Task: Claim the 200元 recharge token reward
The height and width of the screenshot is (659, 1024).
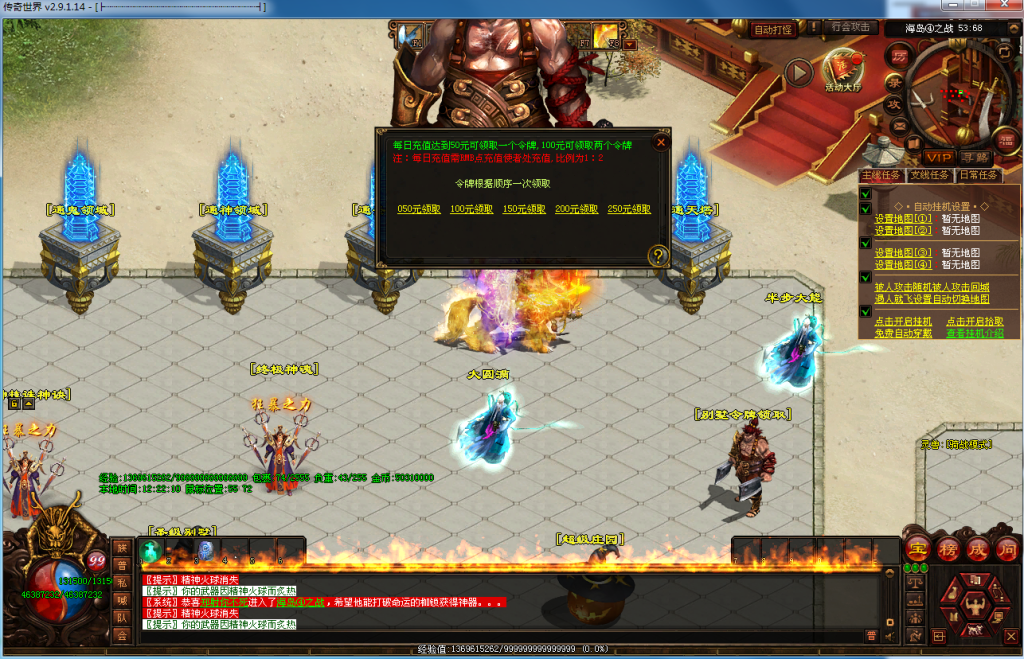Action: tap(576, 209)
